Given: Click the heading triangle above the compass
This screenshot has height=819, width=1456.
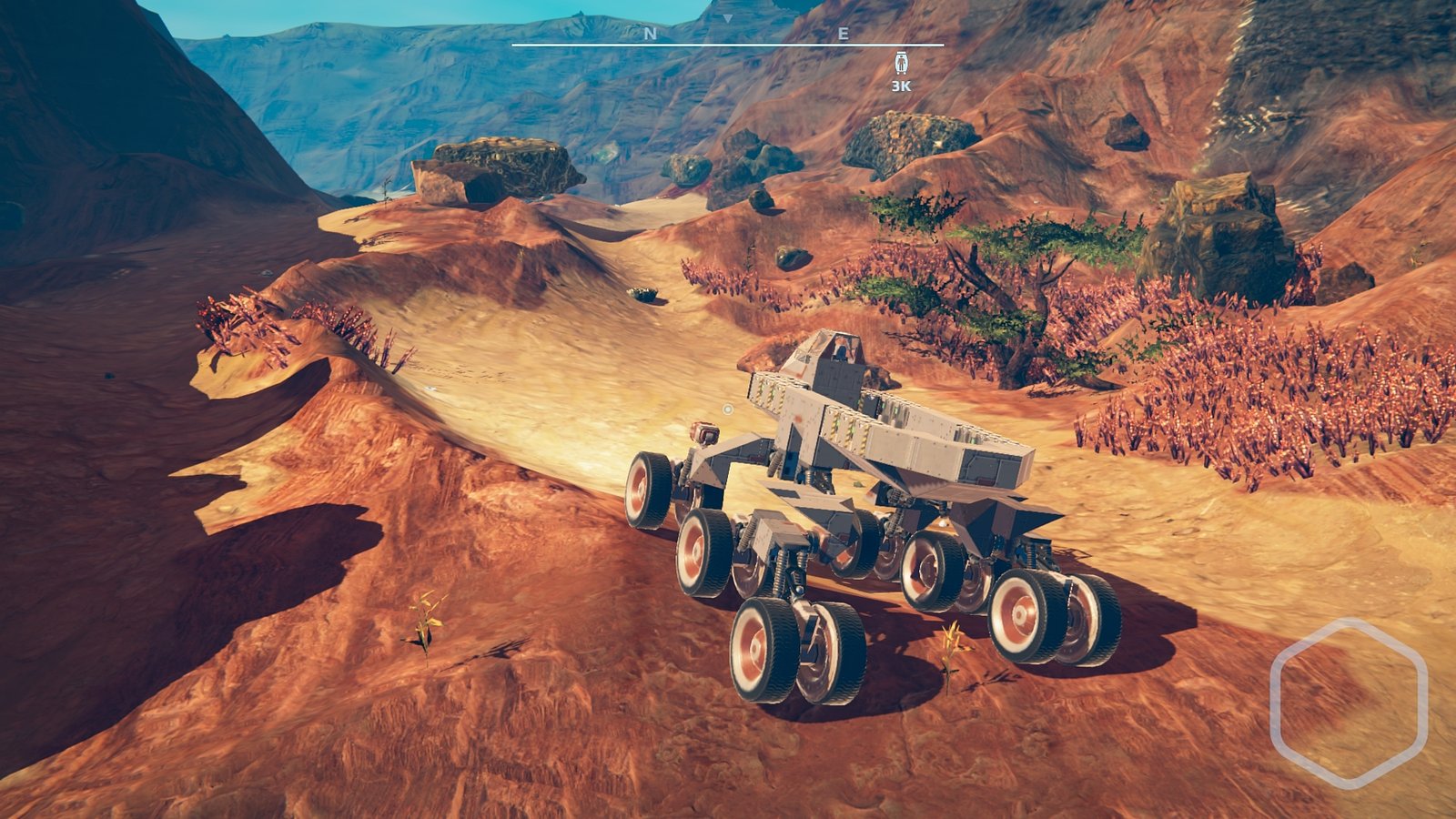Looking at the screenshot, I should [x=728, y=20].
